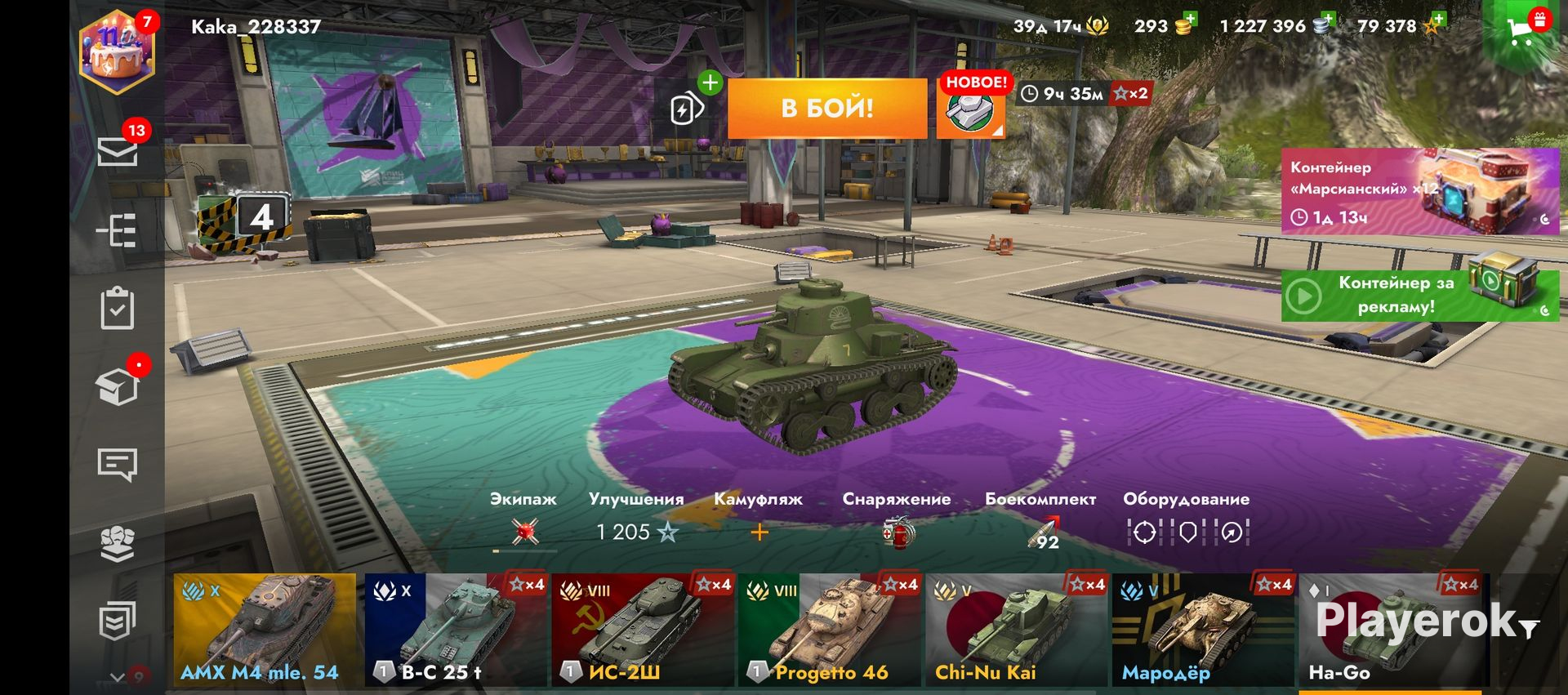Open the «Марсианский» container offer
Viewport: 1568px width, 695px height.
pos(1419,192)
